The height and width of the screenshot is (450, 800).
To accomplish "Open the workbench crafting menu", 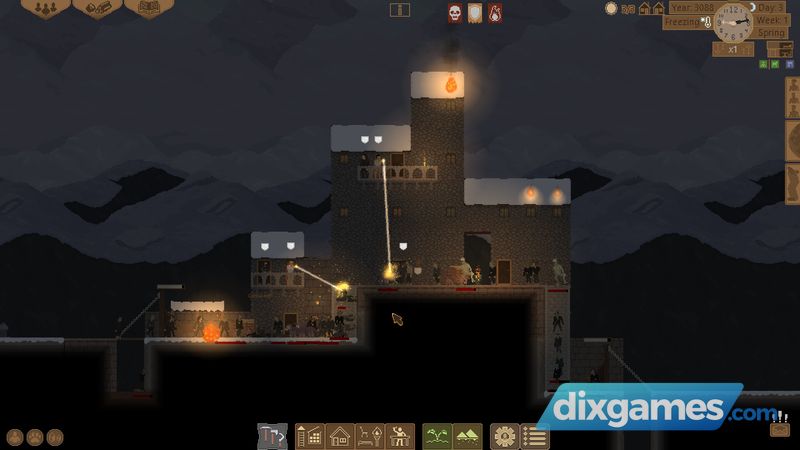I will click(400, 436).
